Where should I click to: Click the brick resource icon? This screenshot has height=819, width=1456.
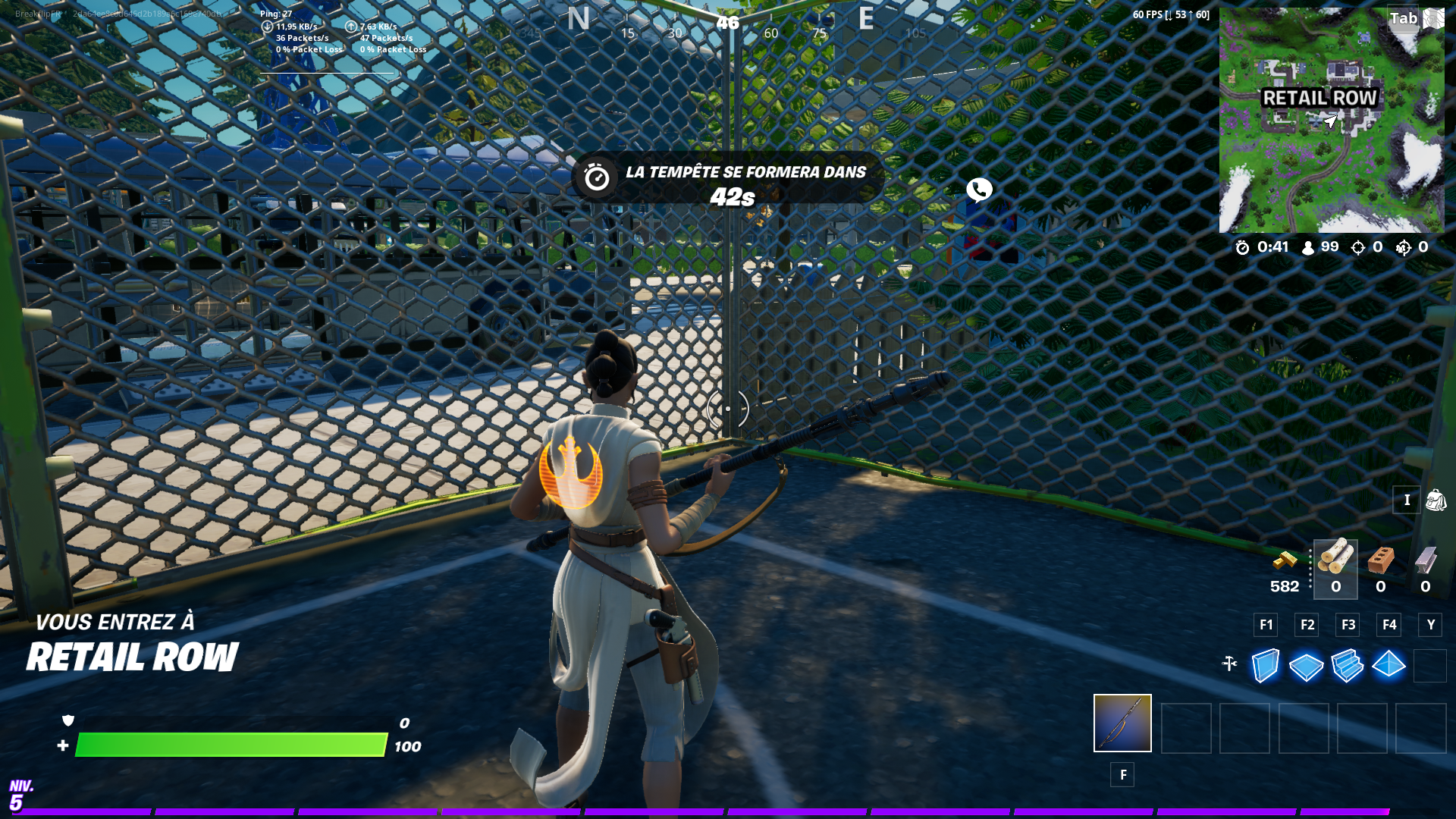coord(1380,561)
